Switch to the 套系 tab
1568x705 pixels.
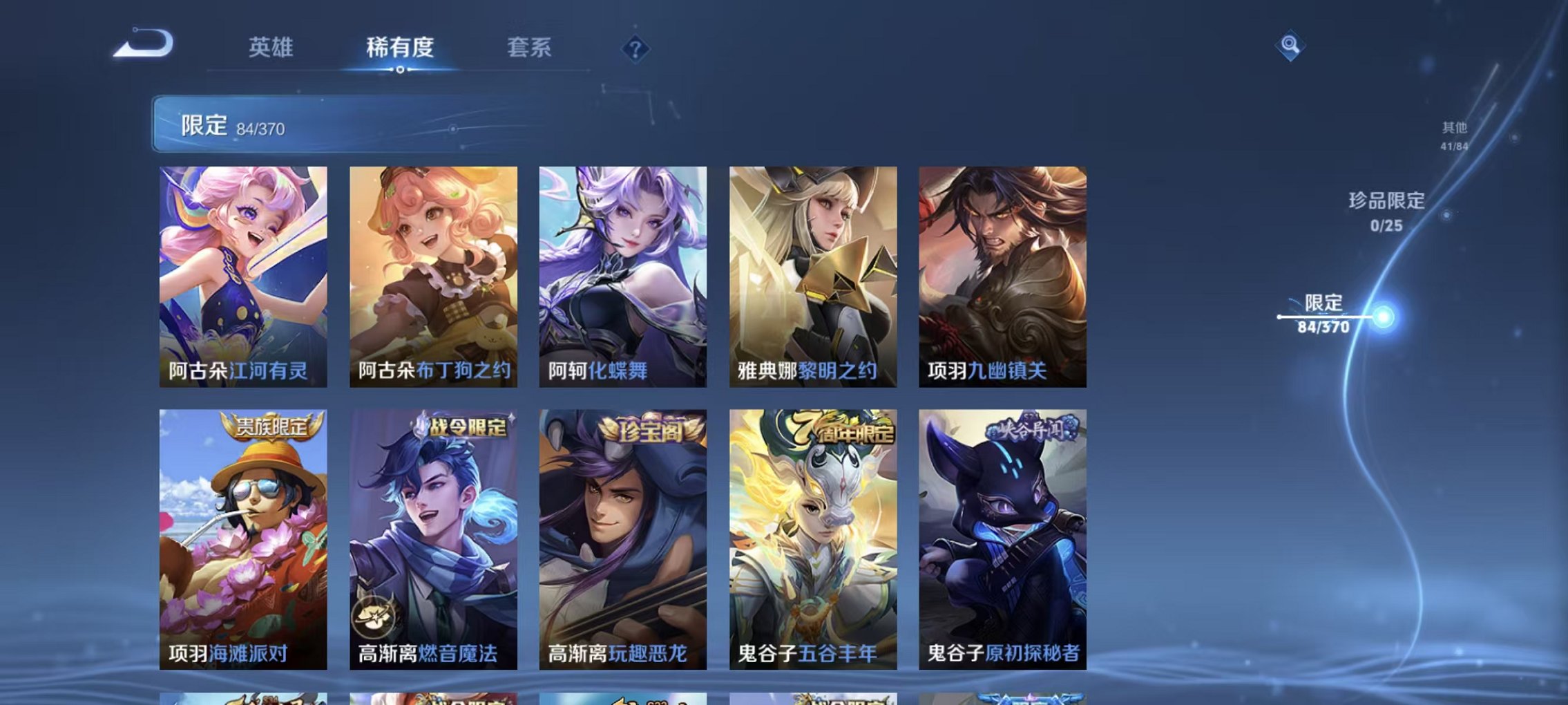point(528,47)
